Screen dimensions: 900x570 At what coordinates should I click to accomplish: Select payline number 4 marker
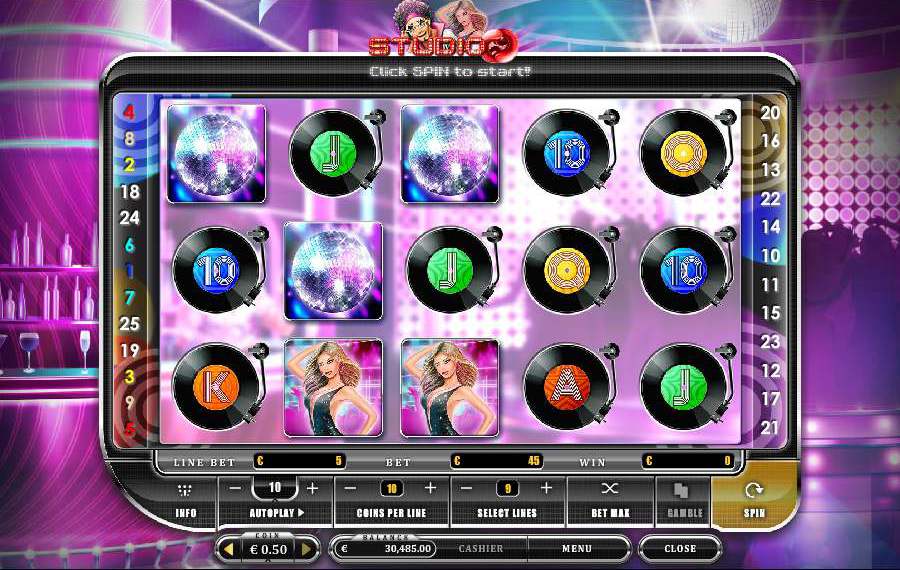(x=129, y=112)
